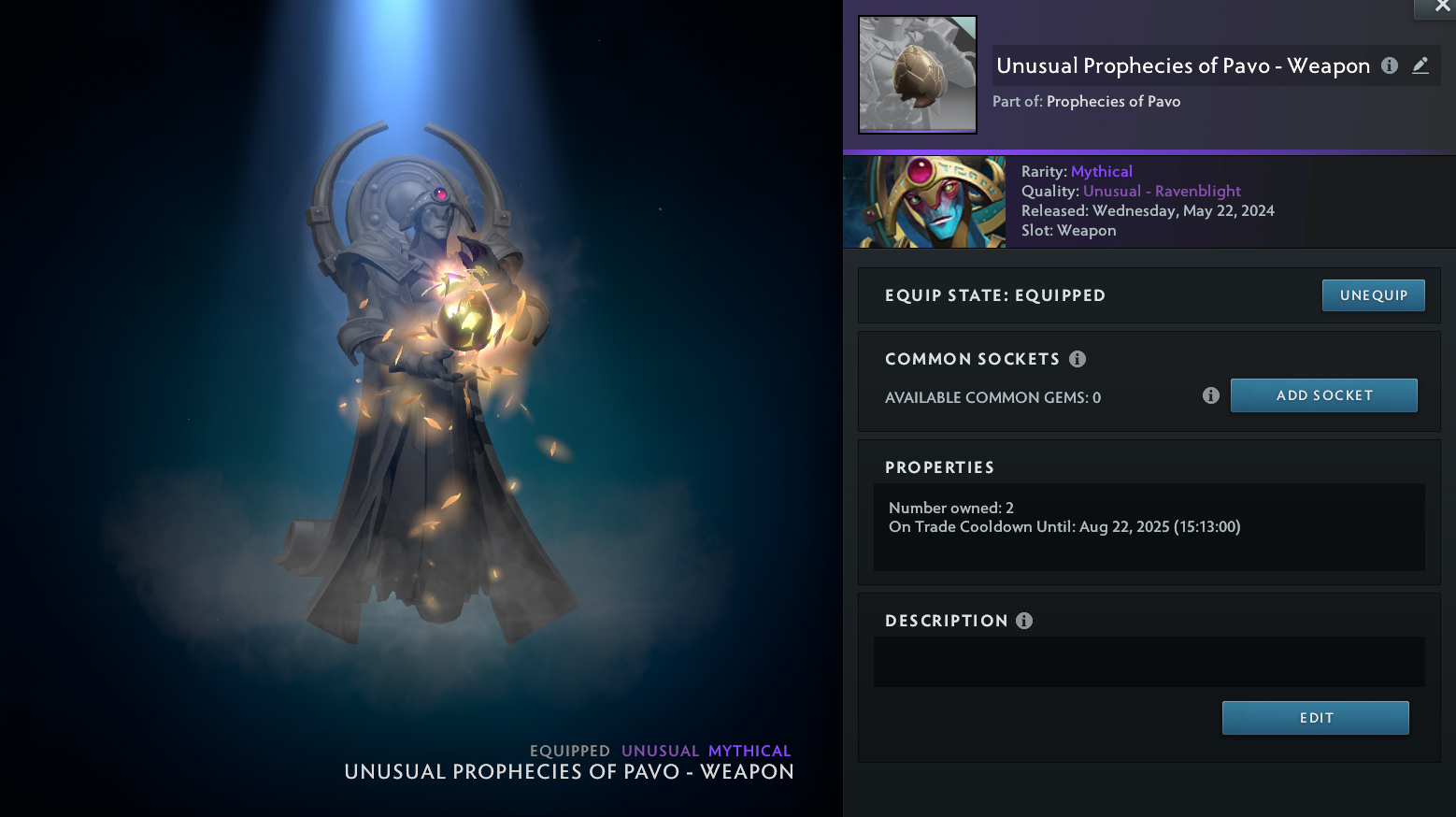Add a common gem socket

pyautogui.click(x=1323, y=395)
